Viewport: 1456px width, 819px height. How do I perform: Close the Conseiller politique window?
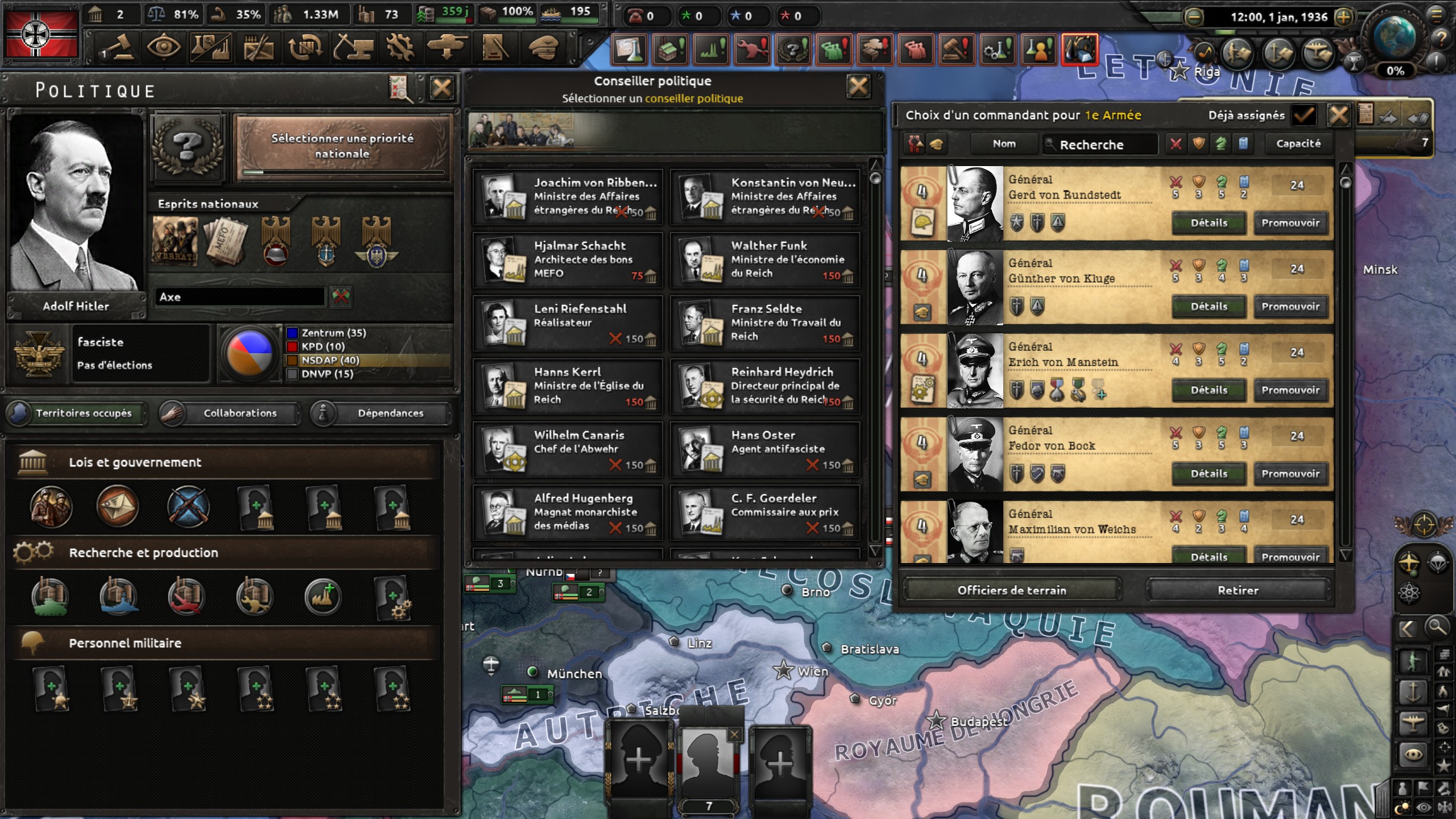[858, 87]
